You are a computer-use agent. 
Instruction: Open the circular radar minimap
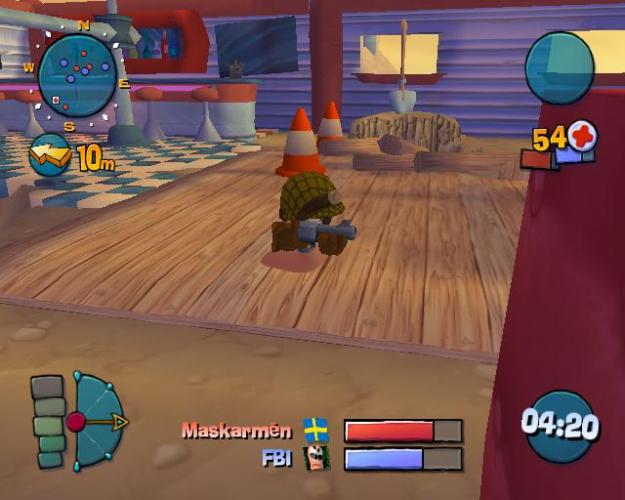(77, 75)
